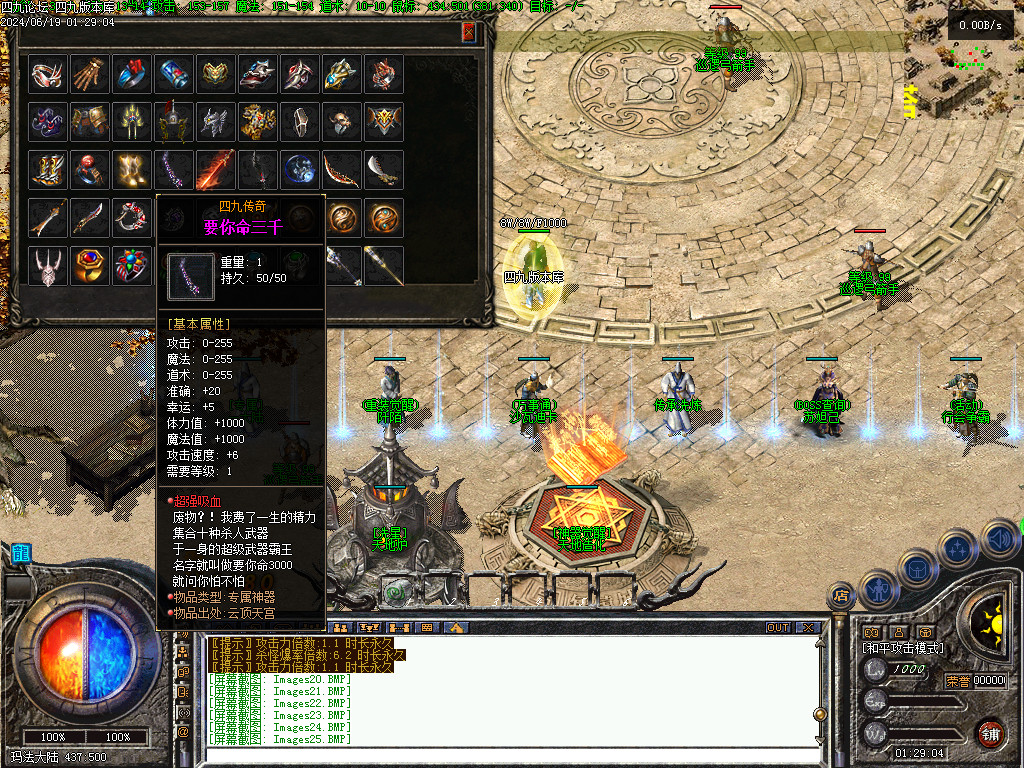The image size is (1024, 768).
Task: Select the golden glowing boots slot
Action: point(131,169)
